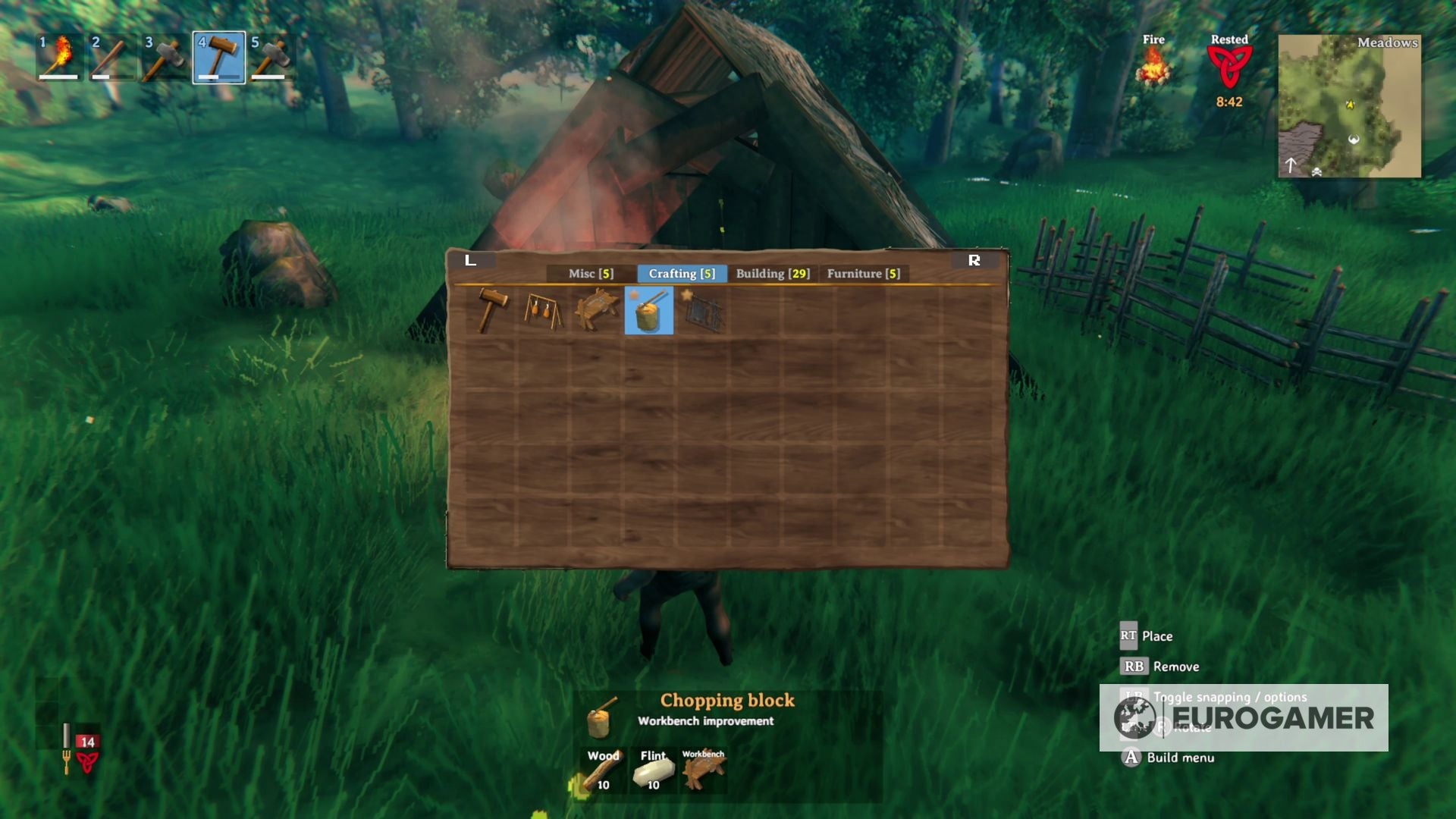This screenshot has height=819, width=1456.
Task: Select the hammer icon in the Crafting tab
Action: [x=491, y=311]
